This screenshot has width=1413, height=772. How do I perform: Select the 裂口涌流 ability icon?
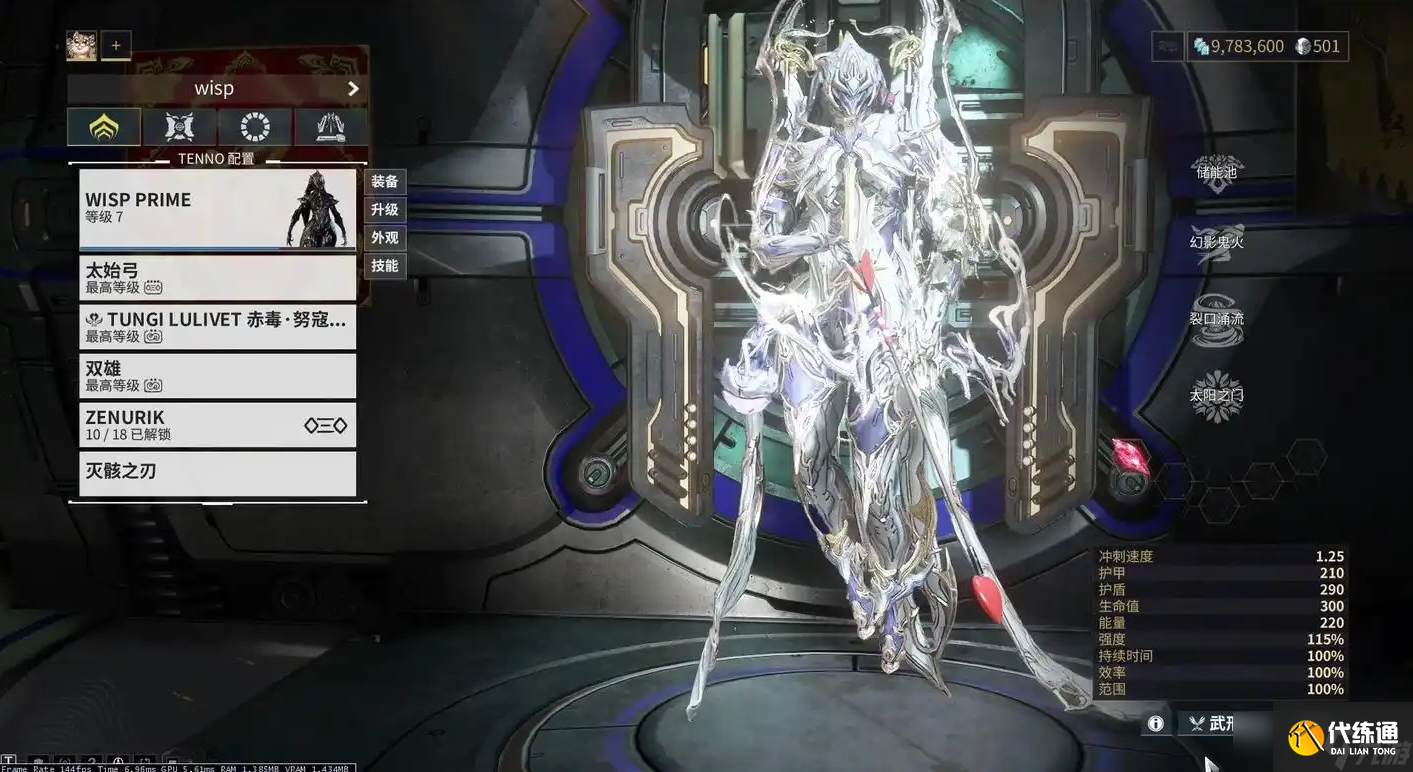[1217, 320]
